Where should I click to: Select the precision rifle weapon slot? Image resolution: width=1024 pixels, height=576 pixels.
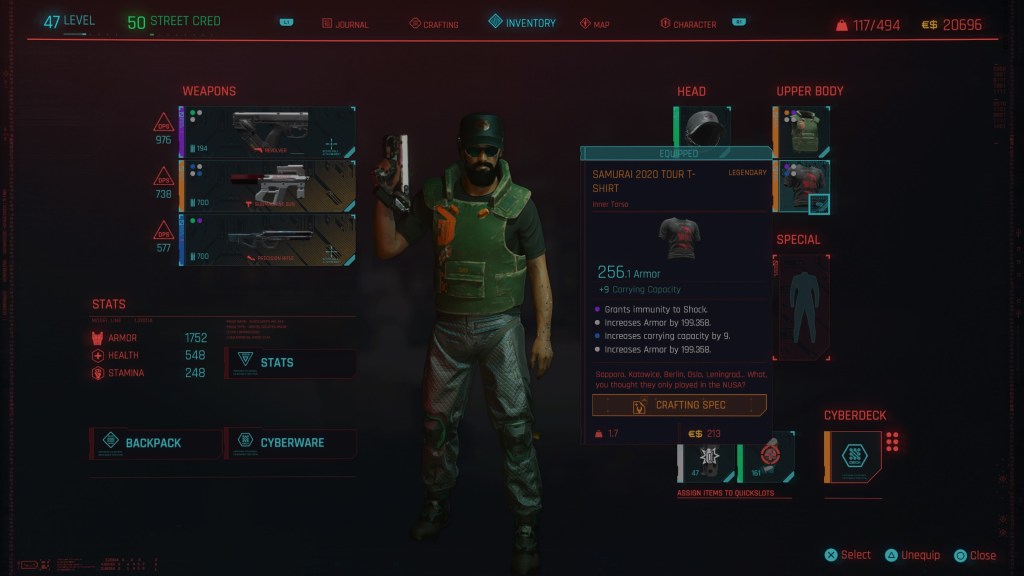click(268, 241)
